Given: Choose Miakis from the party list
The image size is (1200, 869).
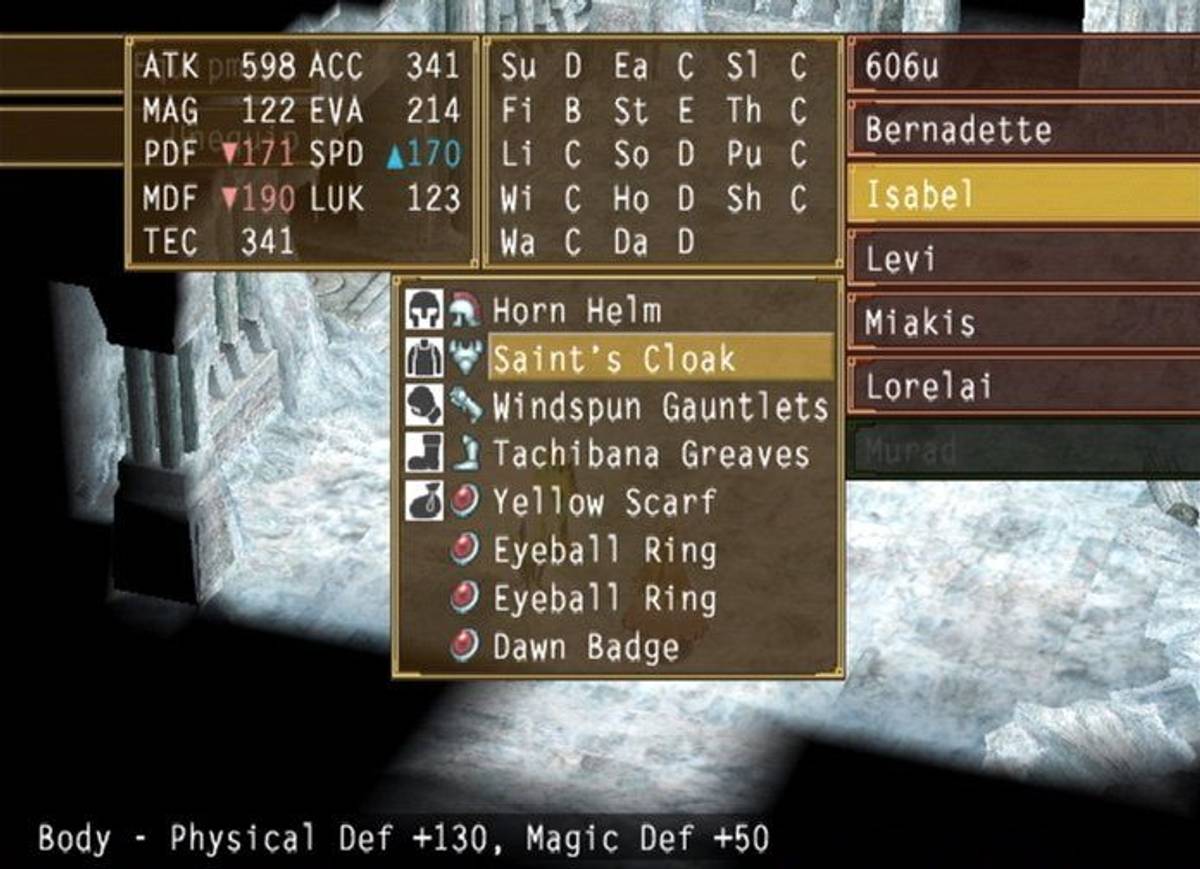Looking at the screenshot, I should [x=1022, y=323].
